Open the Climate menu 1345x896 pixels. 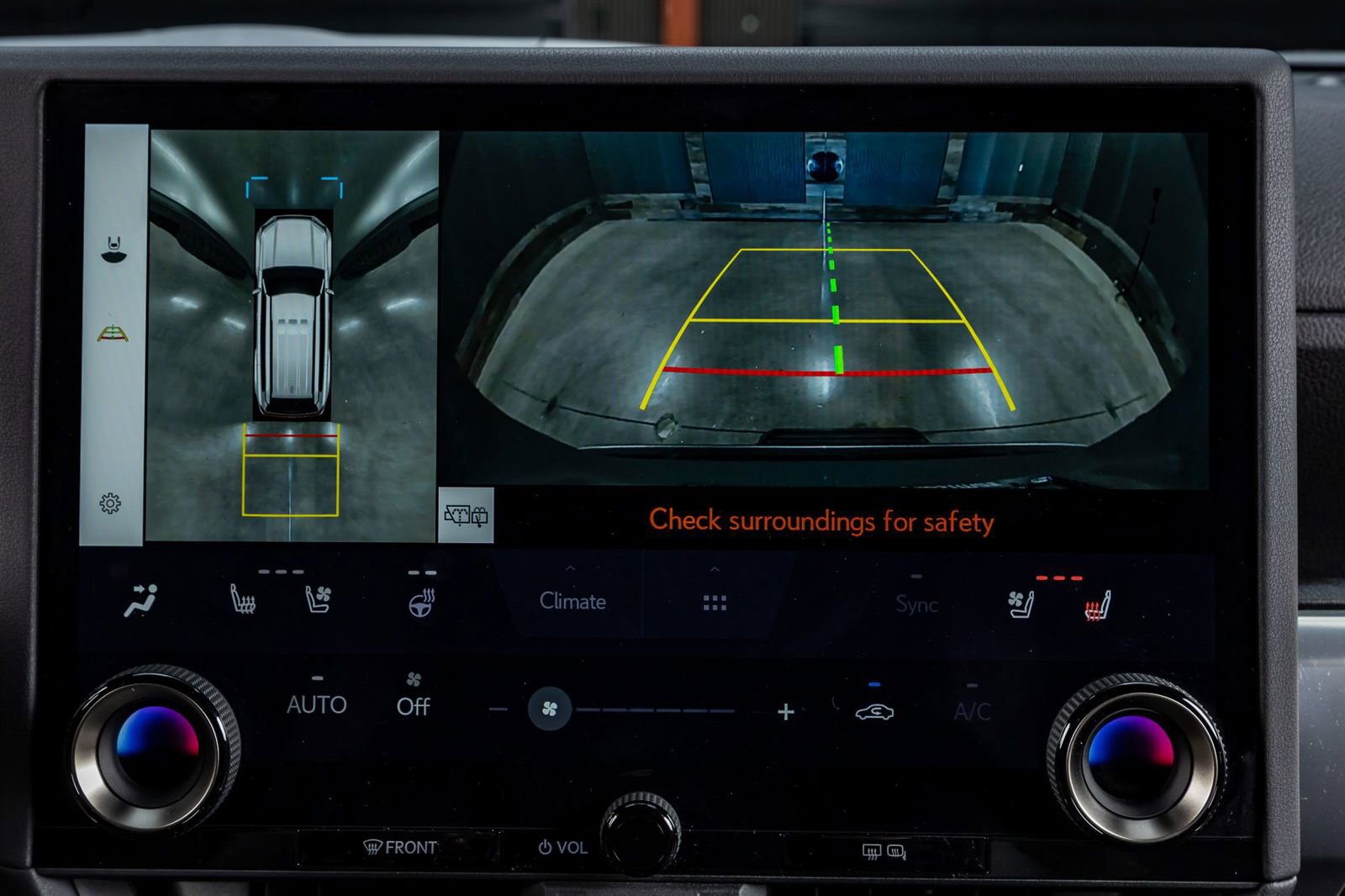(572, 601)
